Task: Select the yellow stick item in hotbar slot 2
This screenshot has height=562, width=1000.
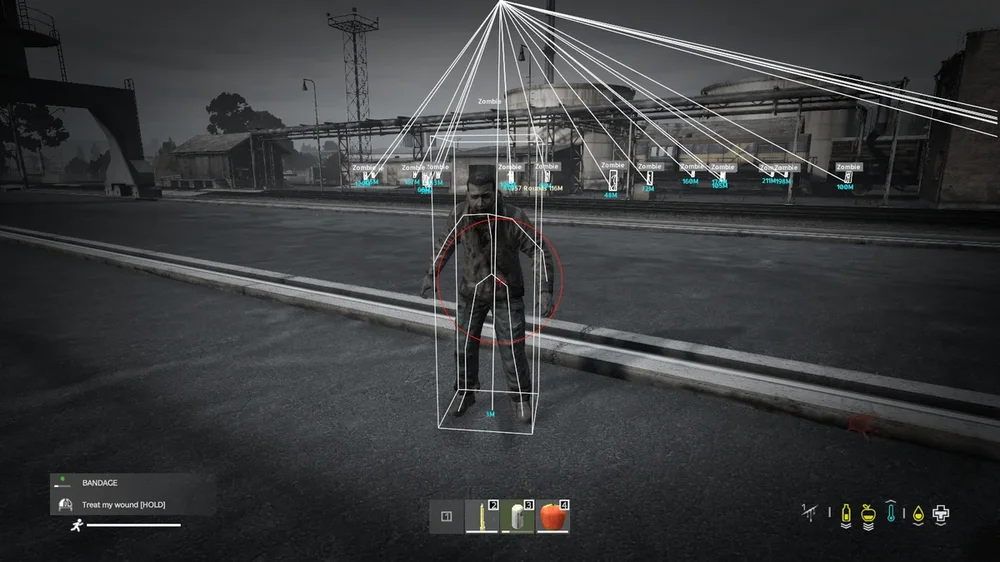Action: coord(482,517)
